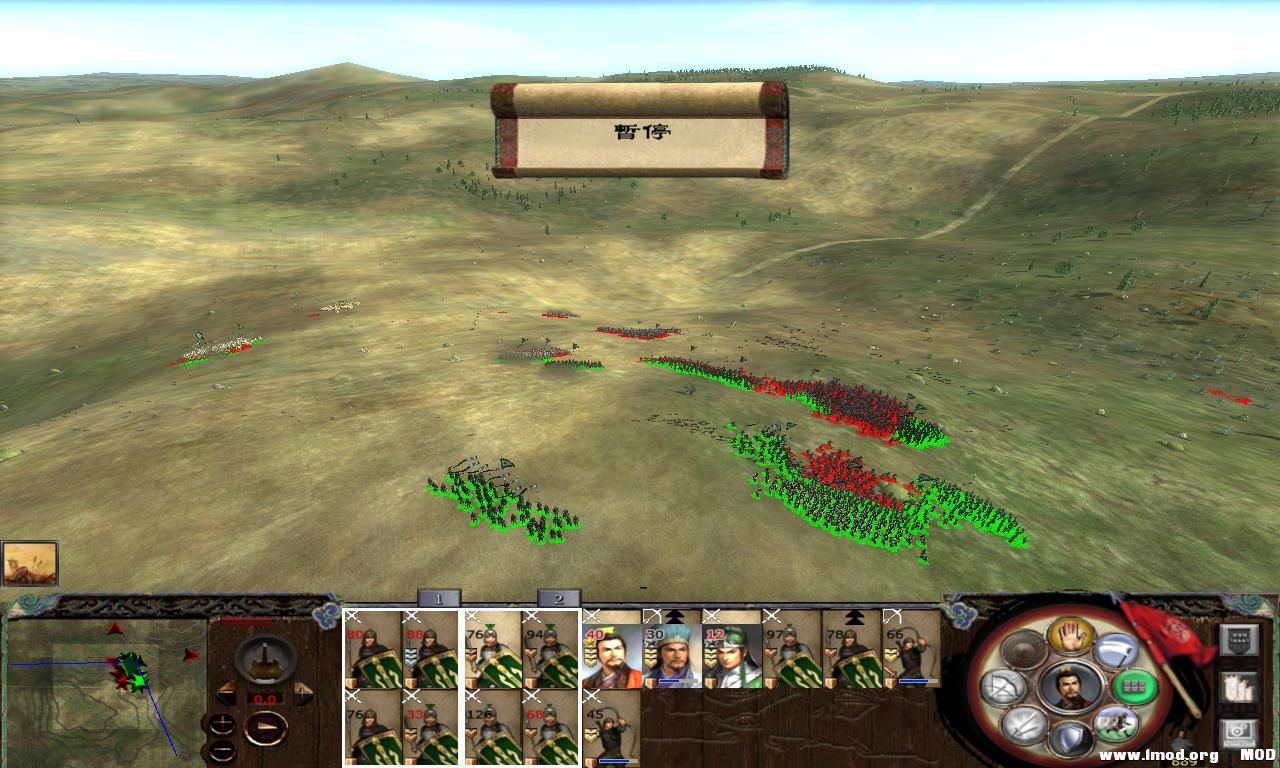The image size is (1280, 768).
Task: Click the general's portrait in the radial center
Action: pyautogui.click(x=1070, y=687)
